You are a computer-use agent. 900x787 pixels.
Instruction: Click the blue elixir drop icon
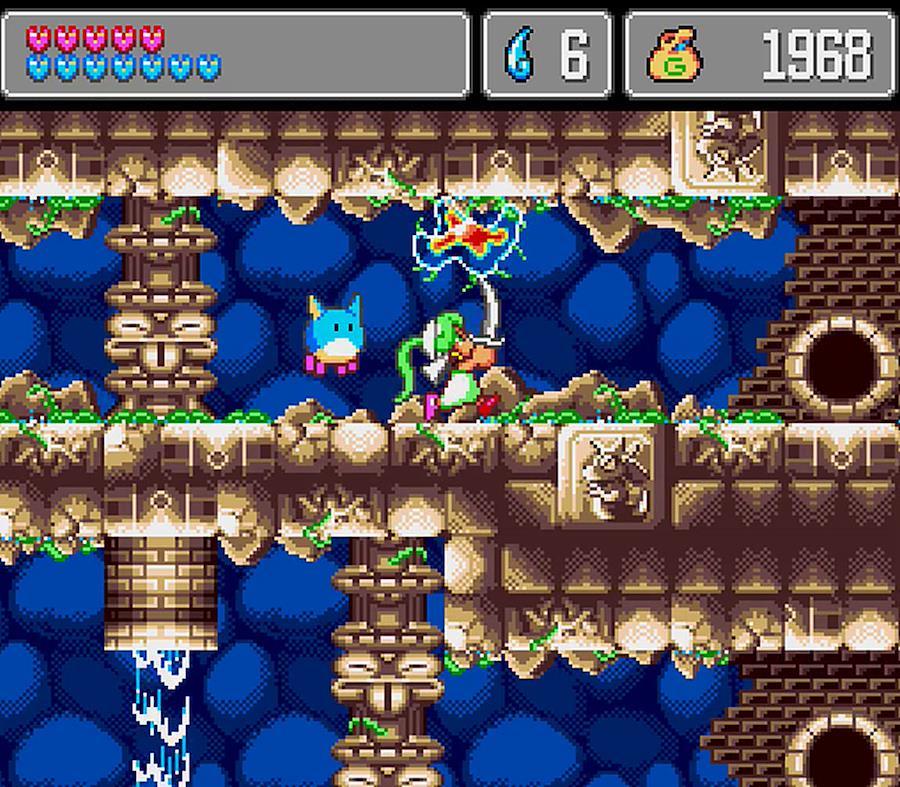(x=519, y=55)
